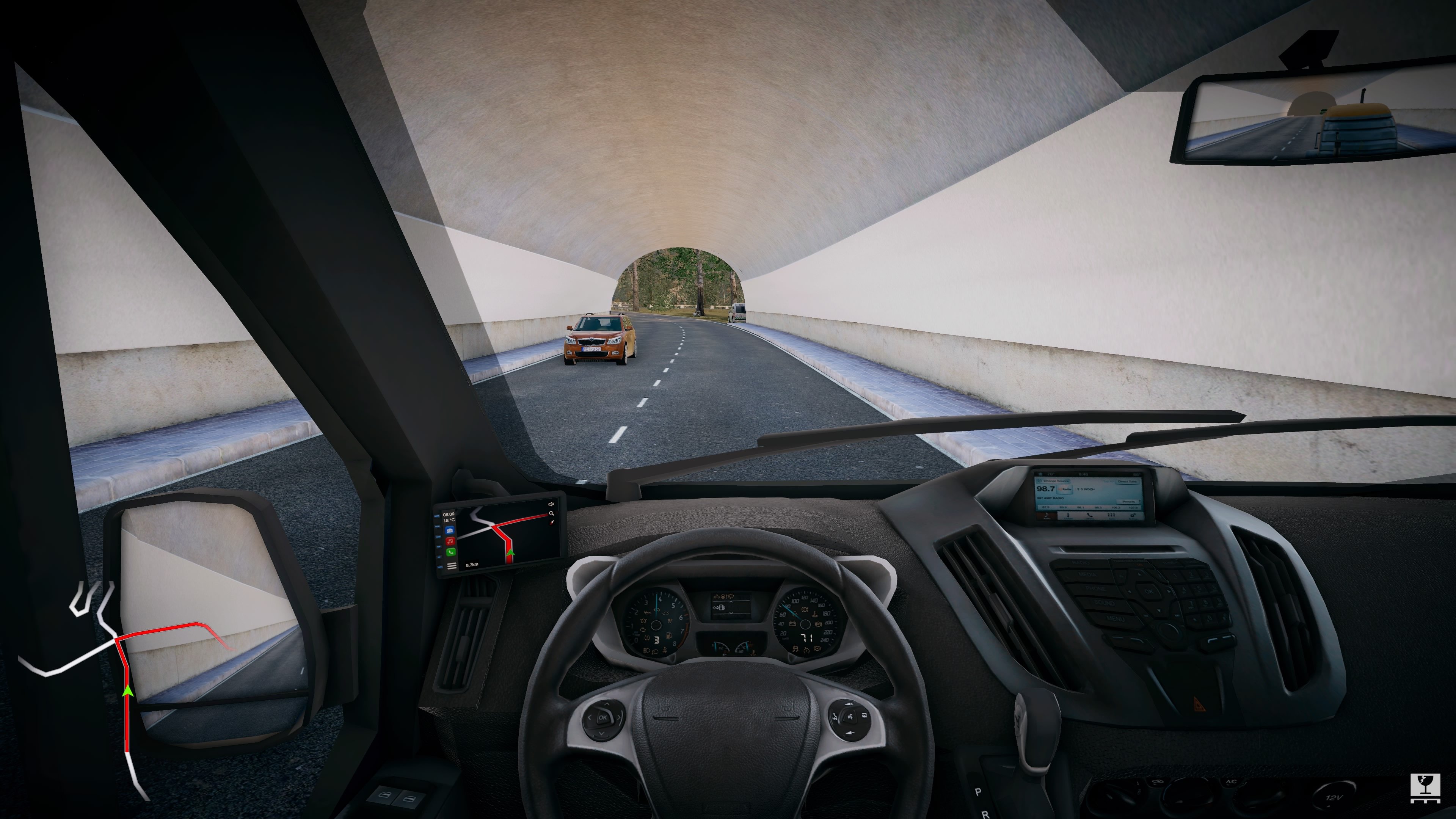Image resolution: width=1456 pixels, height=819 pixels.
Task: Tap the locate arrow icon on the GPS display
Action: [x=552, y=523]
